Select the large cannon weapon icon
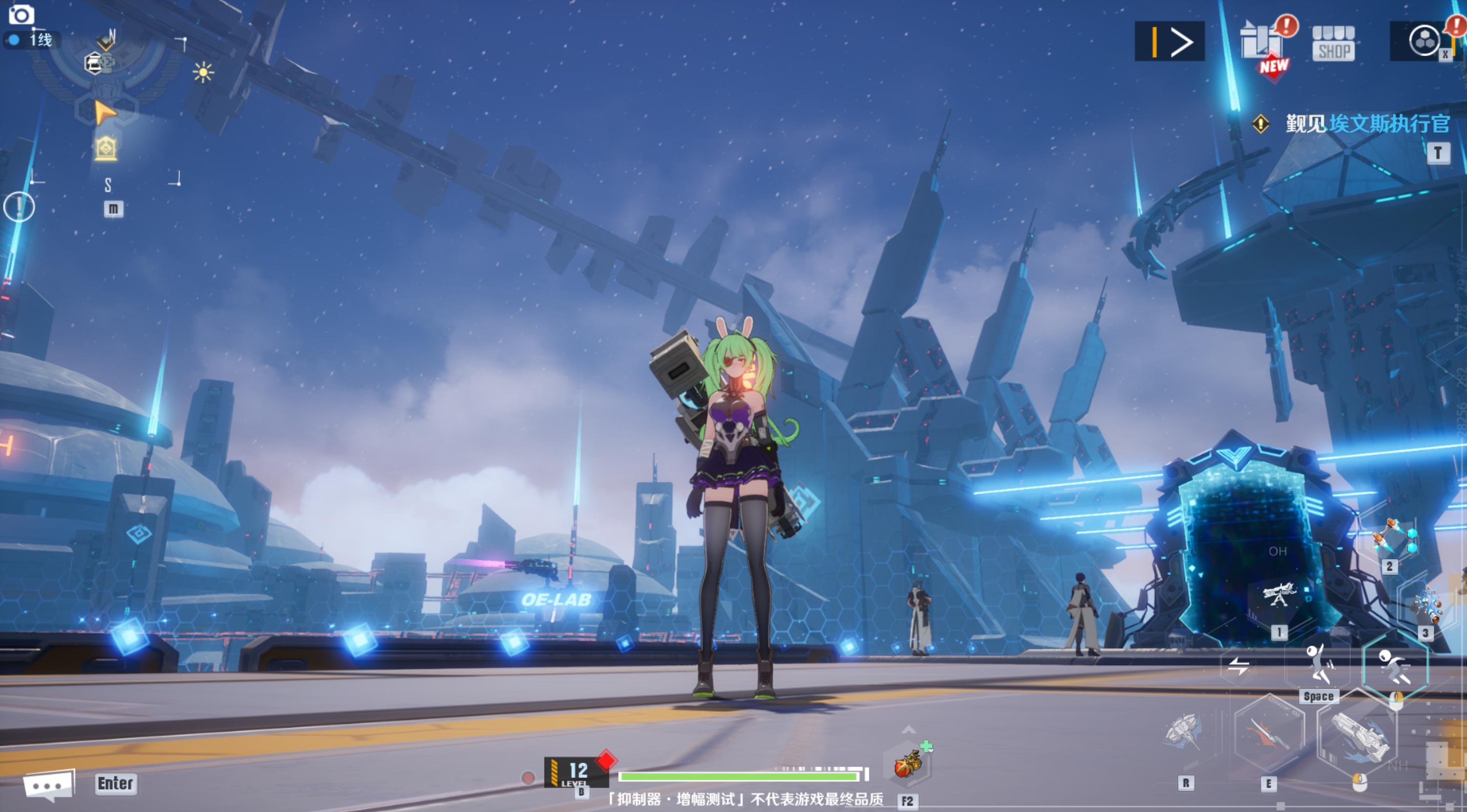 coord(1359,736)
